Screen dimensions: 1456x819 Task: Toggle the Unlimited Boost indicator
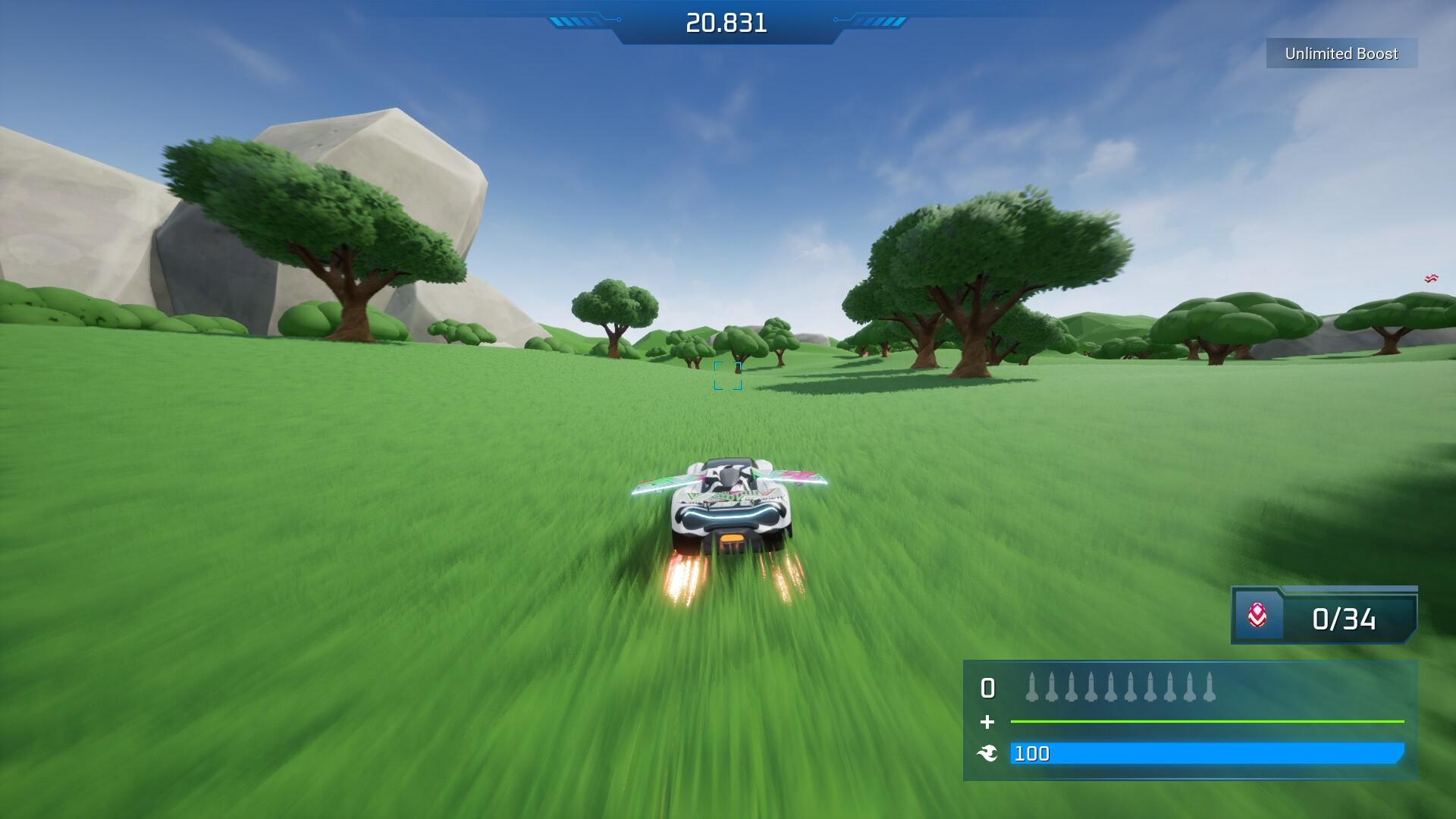point(1341,54)
